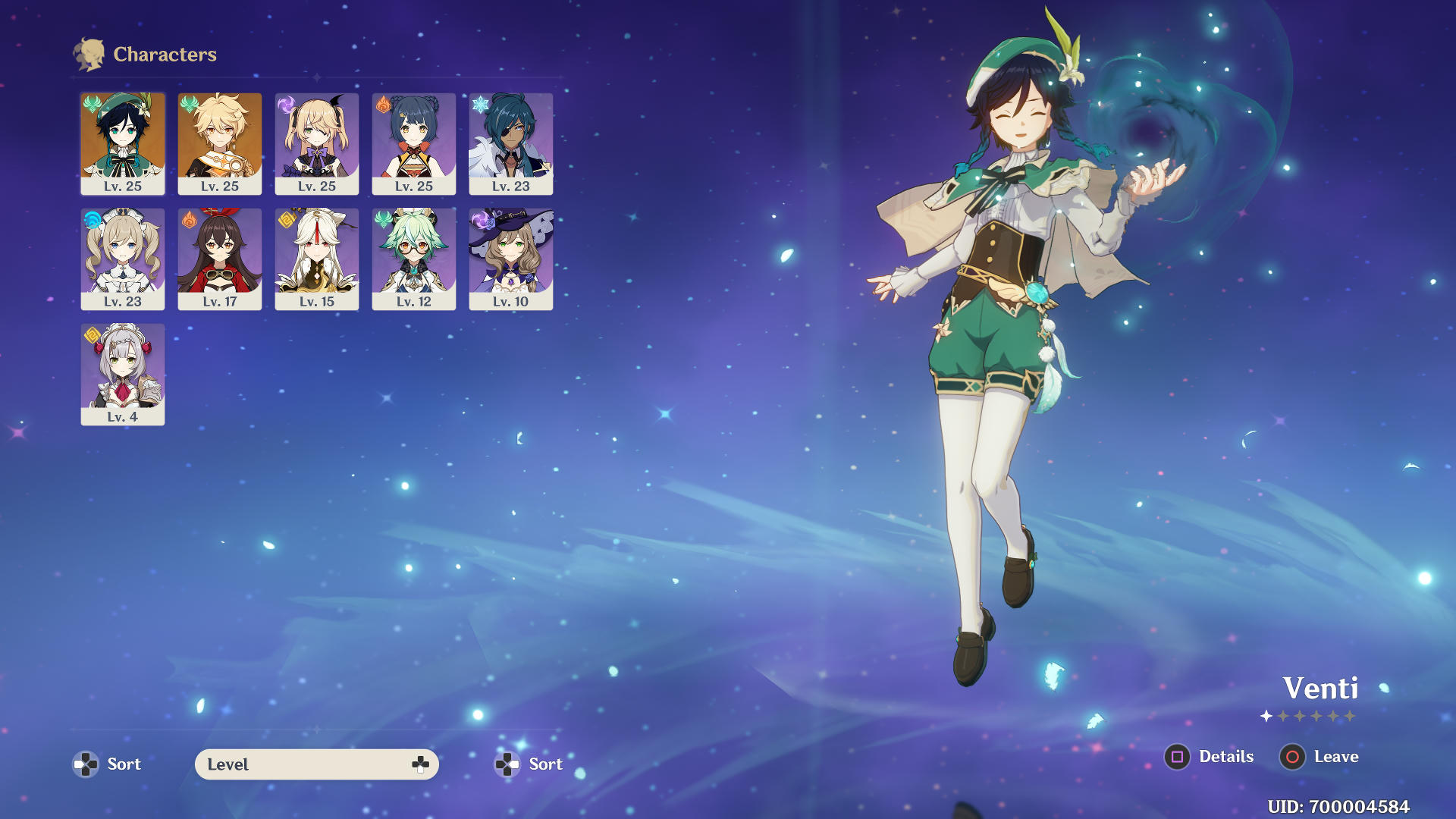Choose Lisa's Lv. 10 portrait
Viewport: 1456px width, 819px height.
(x=511, y=259)
